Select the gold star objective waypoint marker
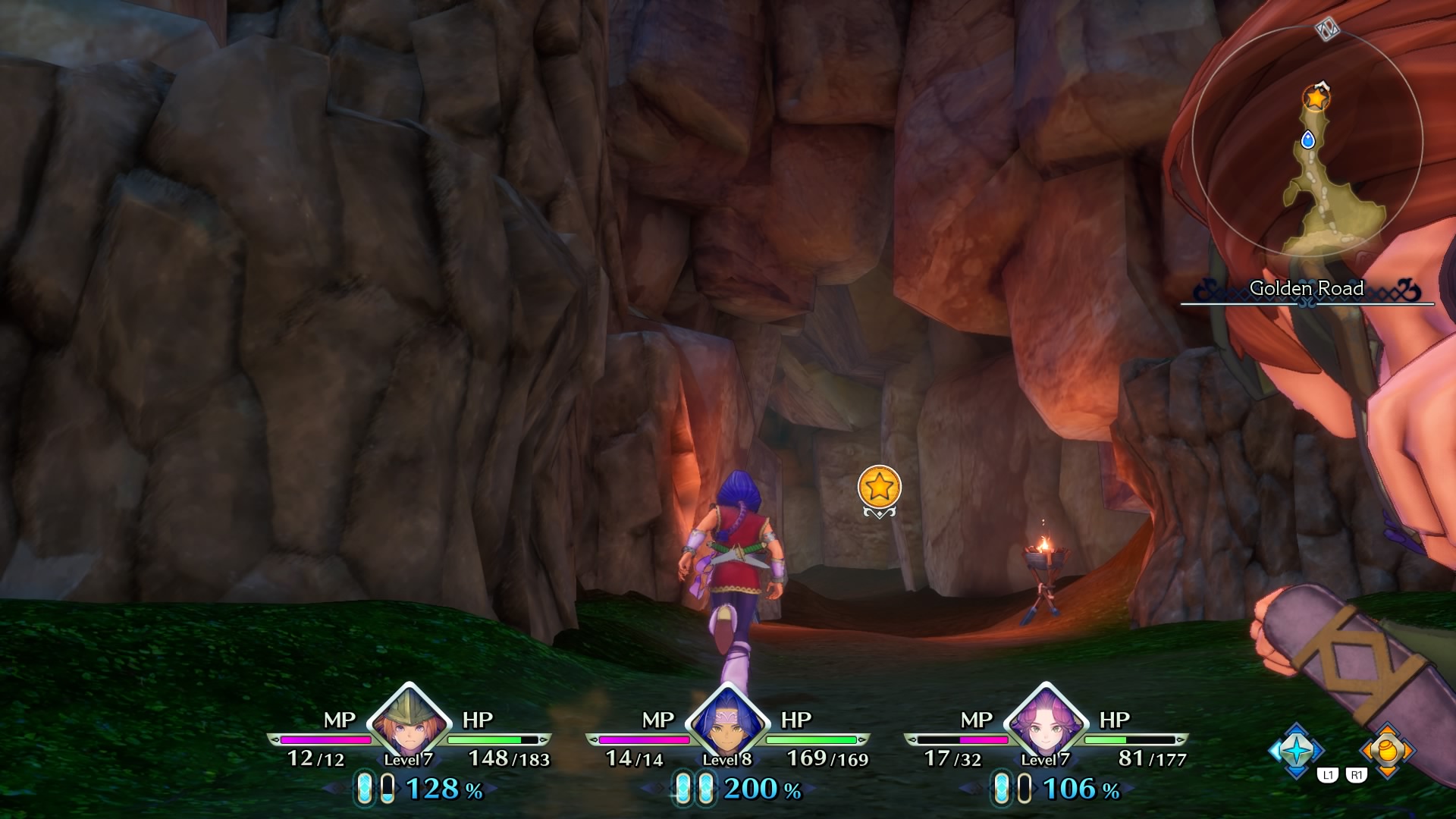1456x819 pixels. point(879,487)
